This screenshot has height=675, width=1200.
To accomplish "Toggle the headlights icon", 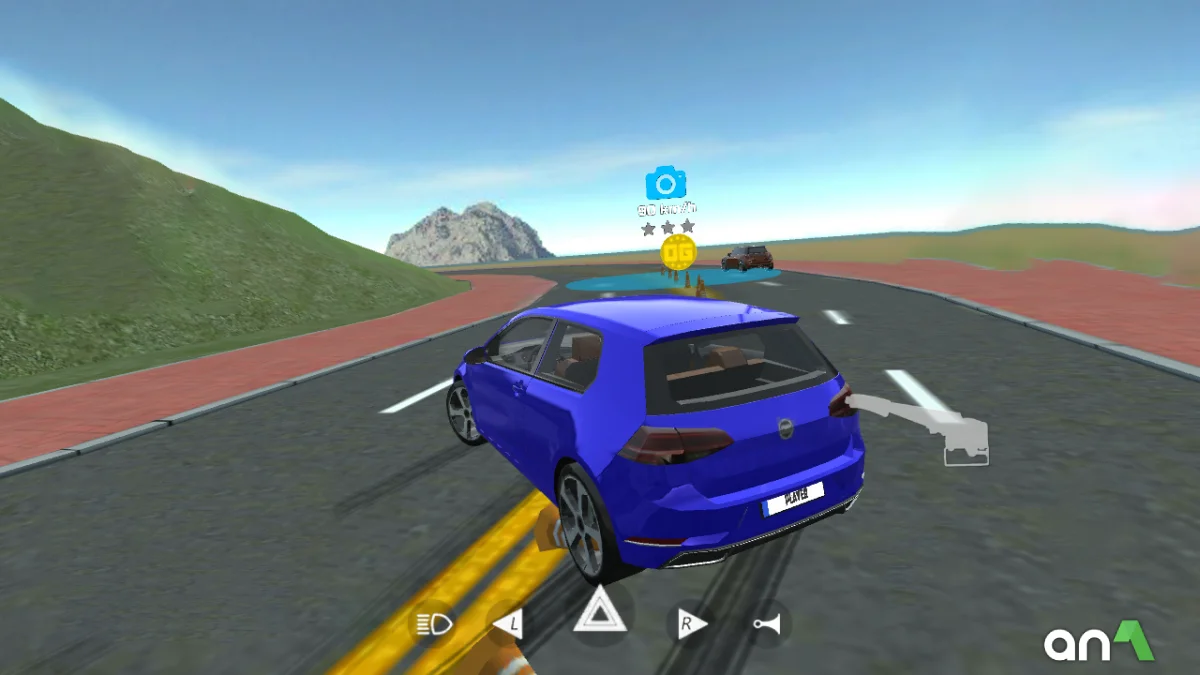I will (x=434, y=625).
